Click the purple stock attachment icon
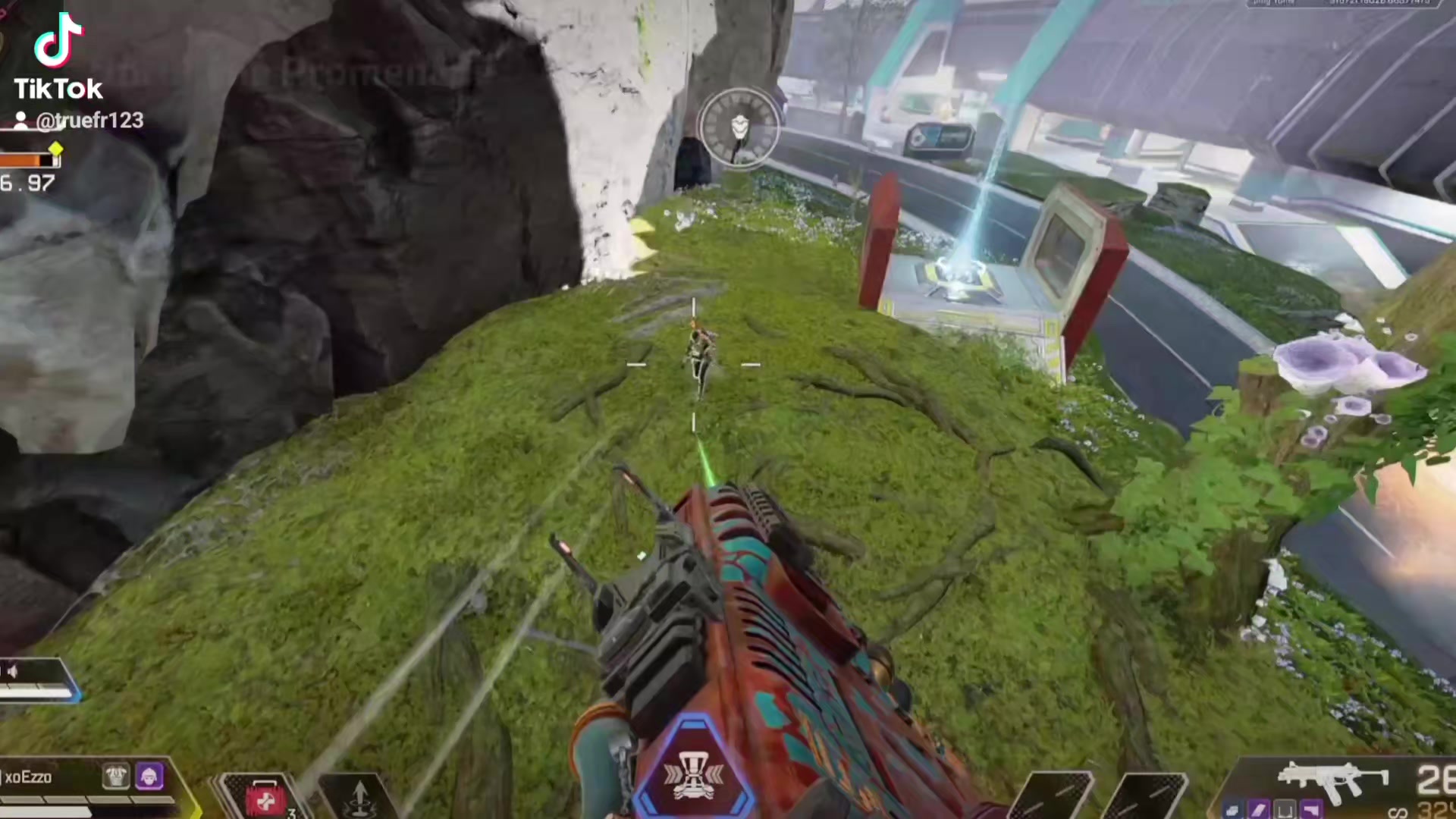Viewport: 1456px width, 819px height. (1311, 811)
